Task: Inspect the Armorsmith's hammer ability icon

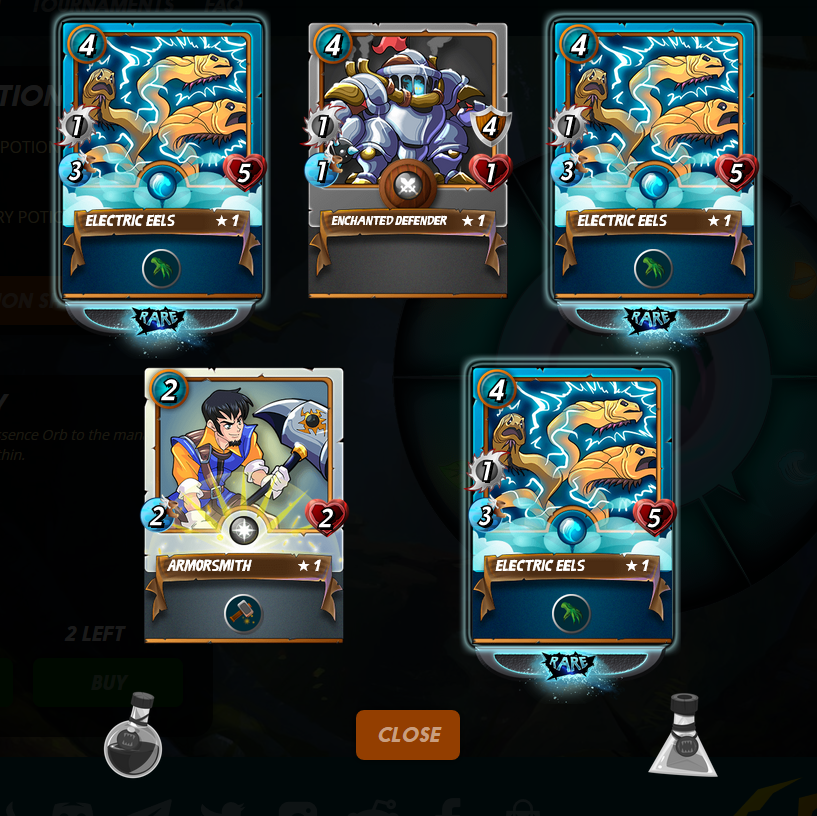Action: (243, 612)
